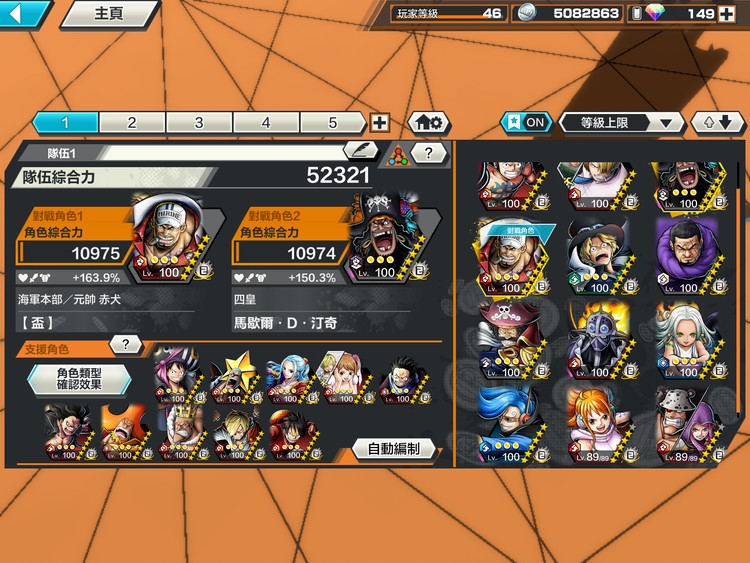Activate 自動編制 auto-formation
This screenshot has width=750, height=563.
tap(393, 449)
